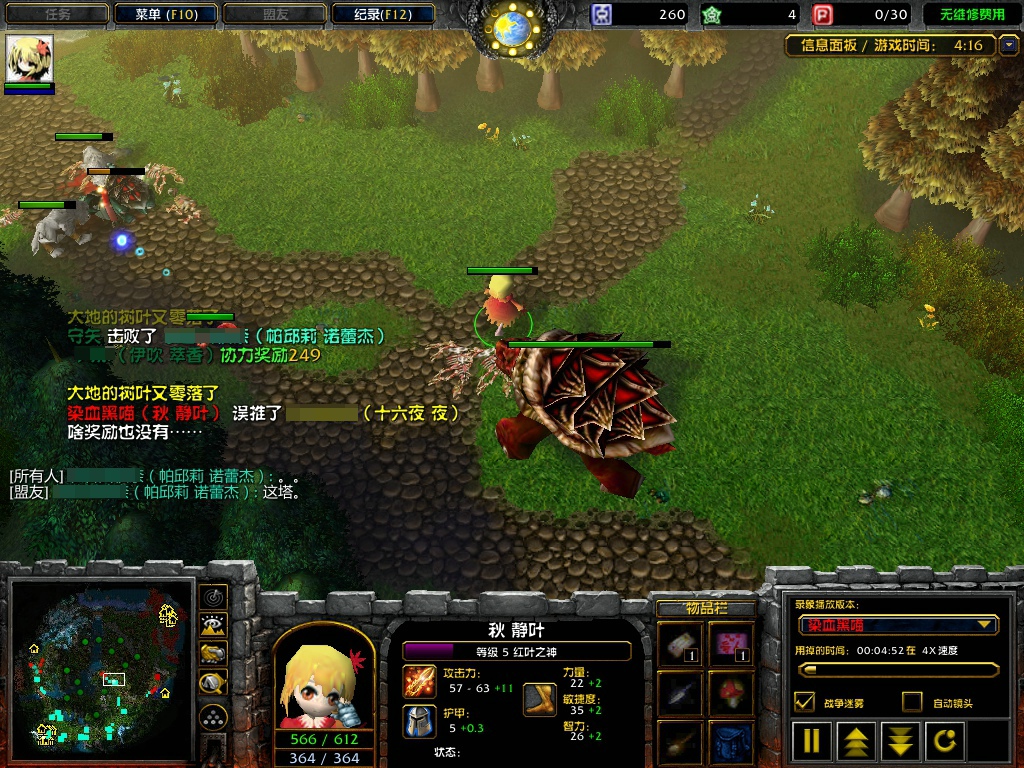Screen dimensions: 1024x768
Task: Toggle the ally color mode handshake button
Action: [x=213, y=654]
